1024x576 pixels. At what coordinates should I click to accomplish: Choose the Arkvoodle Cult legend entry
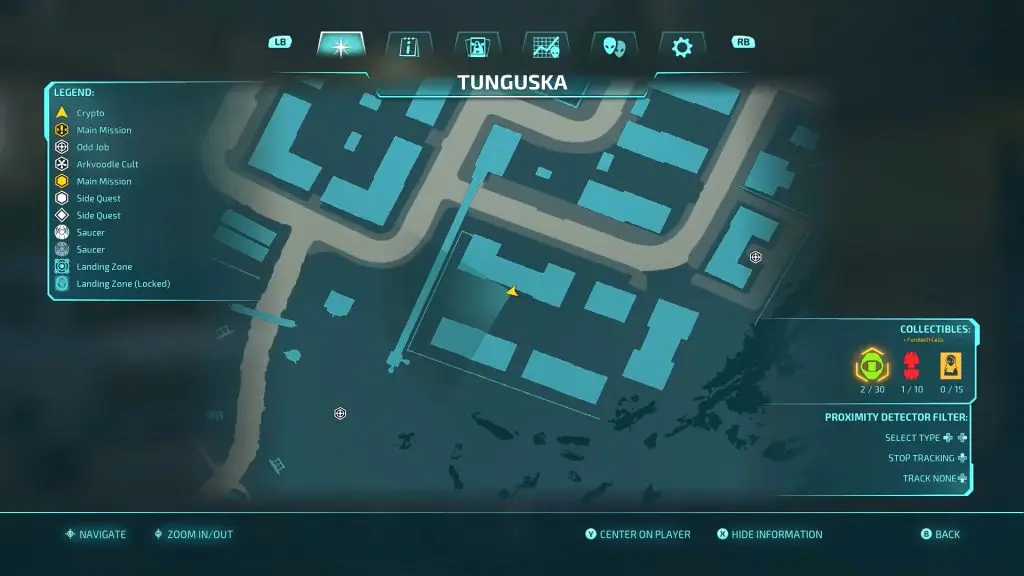point(107,164)
